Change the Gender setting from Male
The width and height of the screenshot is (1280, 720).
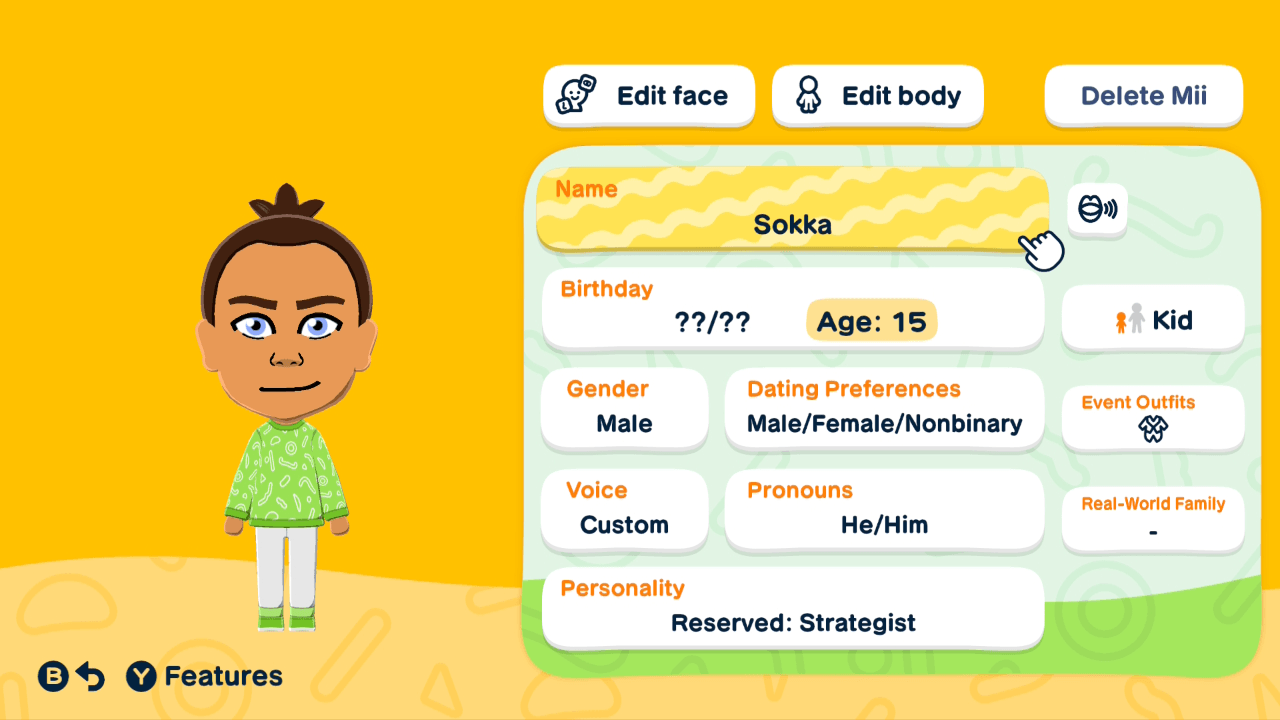pyautogui.click(x=624, y=410)
